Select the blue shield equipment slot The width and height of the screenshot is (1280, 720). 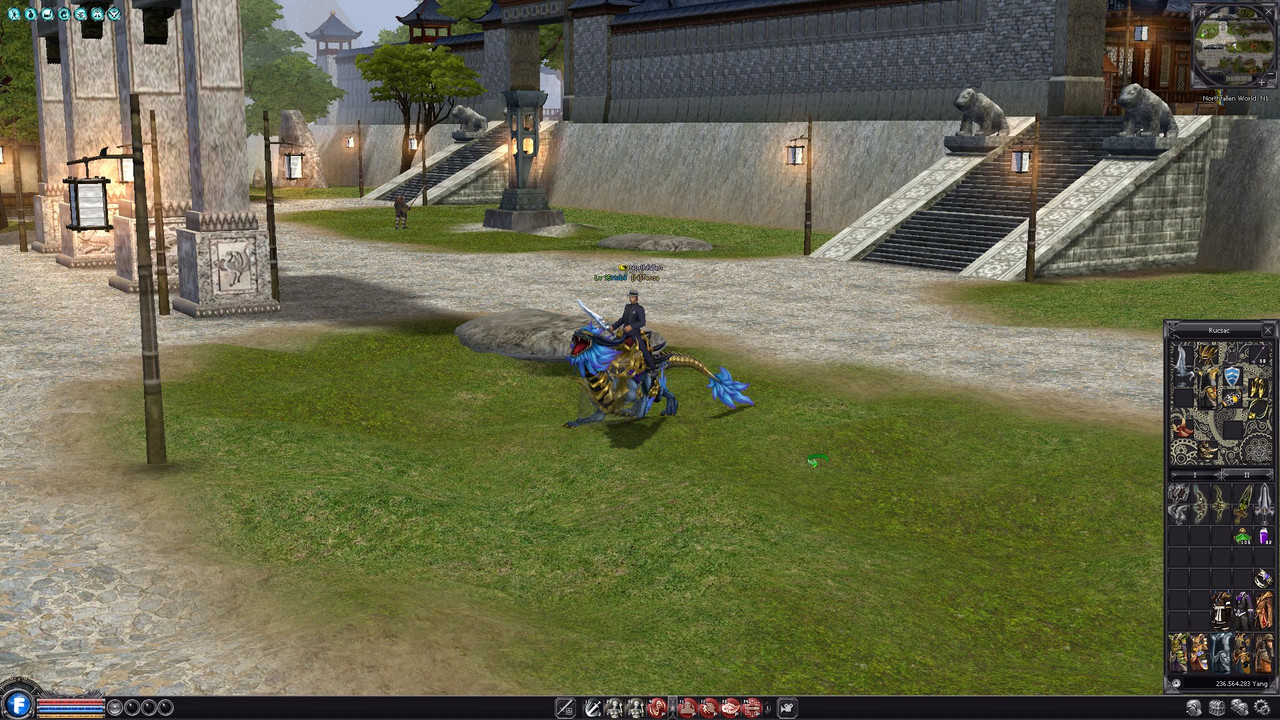coord(1232,376)
